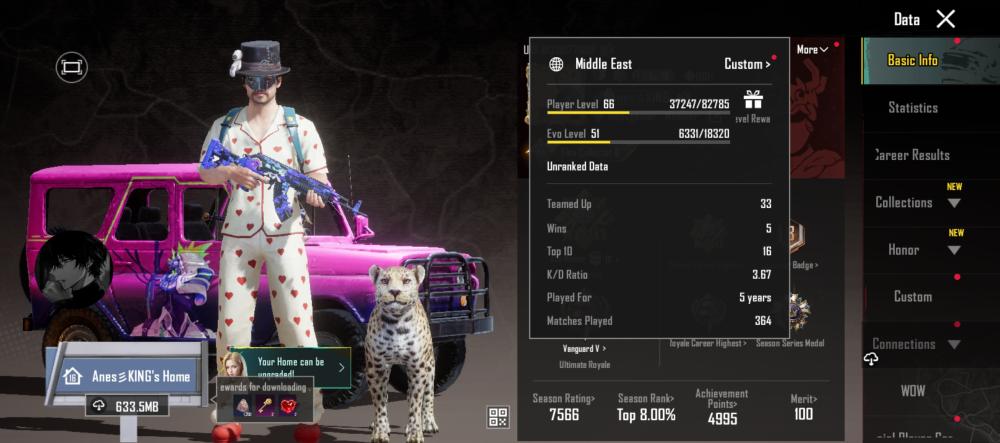The width and height of the screenshot is (1000, 443).
Task: View the Career Results tab
Action: (913, 155)
